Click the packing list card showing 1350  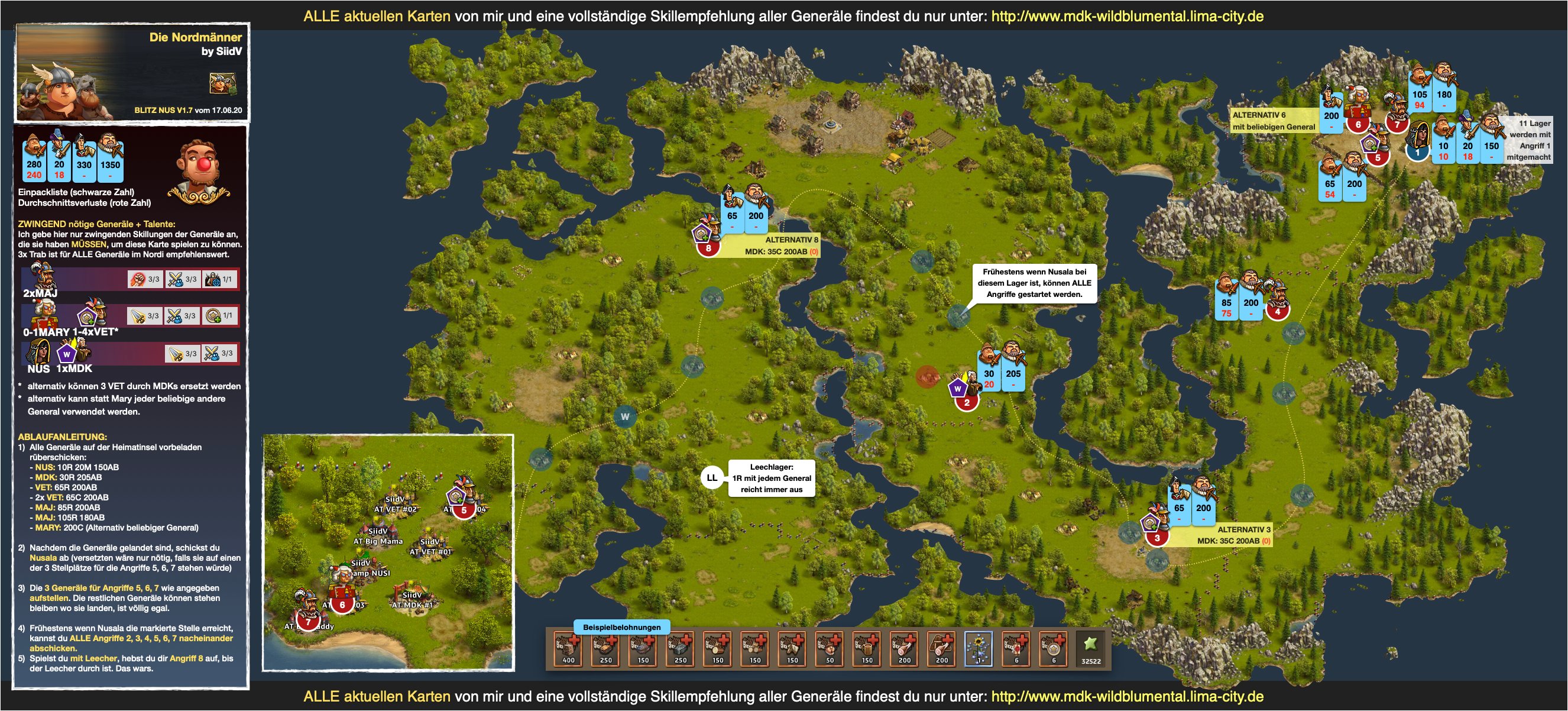pyautogui.click(x=110, y=159)
